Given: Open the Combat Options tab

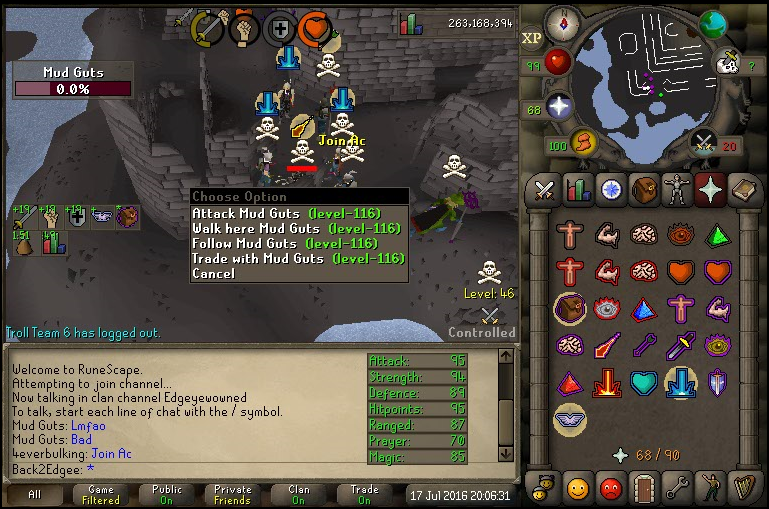Looking at the screenshot, I should pyautogui.click(x=544, y=189).
